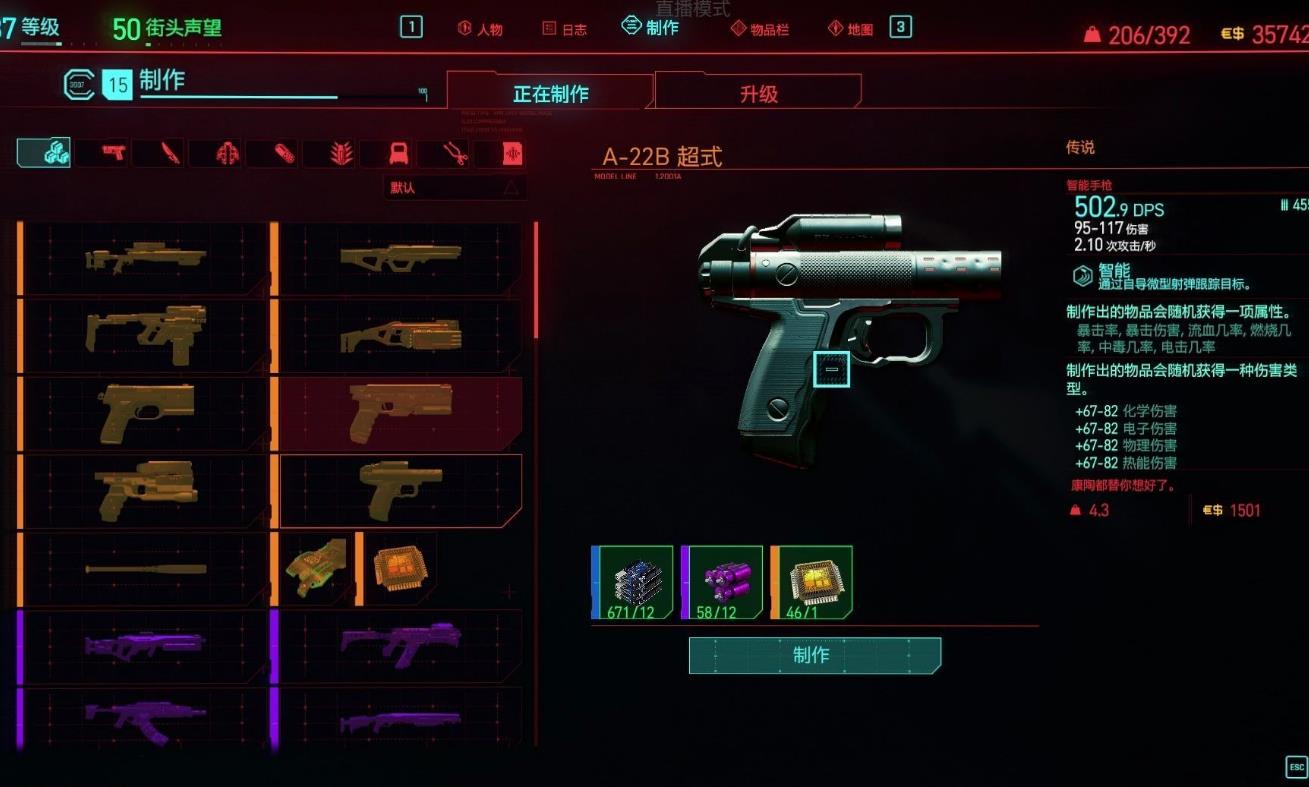This screenshot has height=787, width=1309.
Task: Toggle the orange component slot showing 46/1
Action: click(812, 583)
